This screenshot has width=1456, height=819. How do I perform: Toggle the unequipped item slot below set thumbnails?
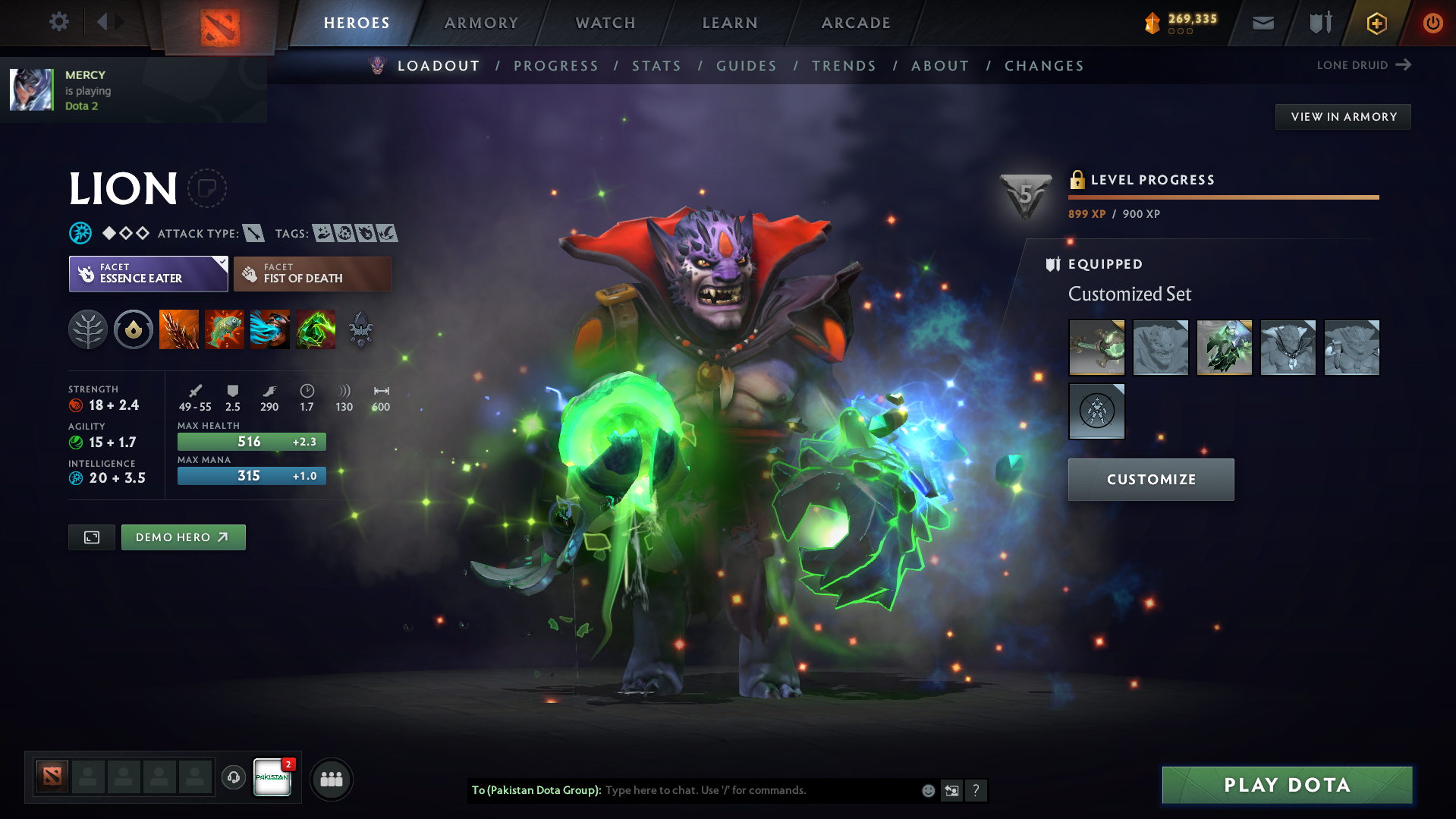(1096, 411)
